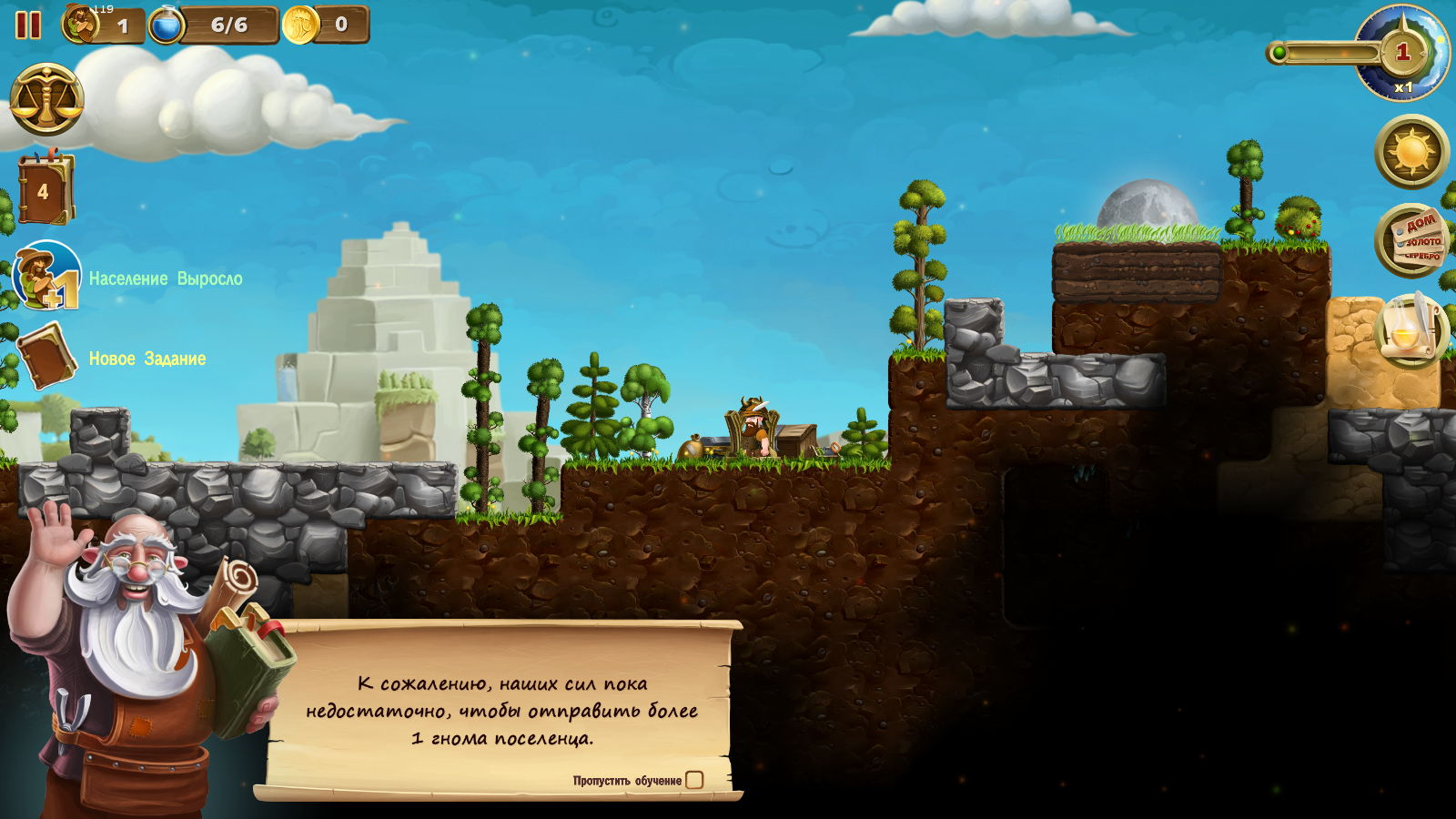Click the world level globe indicator

1402,53
